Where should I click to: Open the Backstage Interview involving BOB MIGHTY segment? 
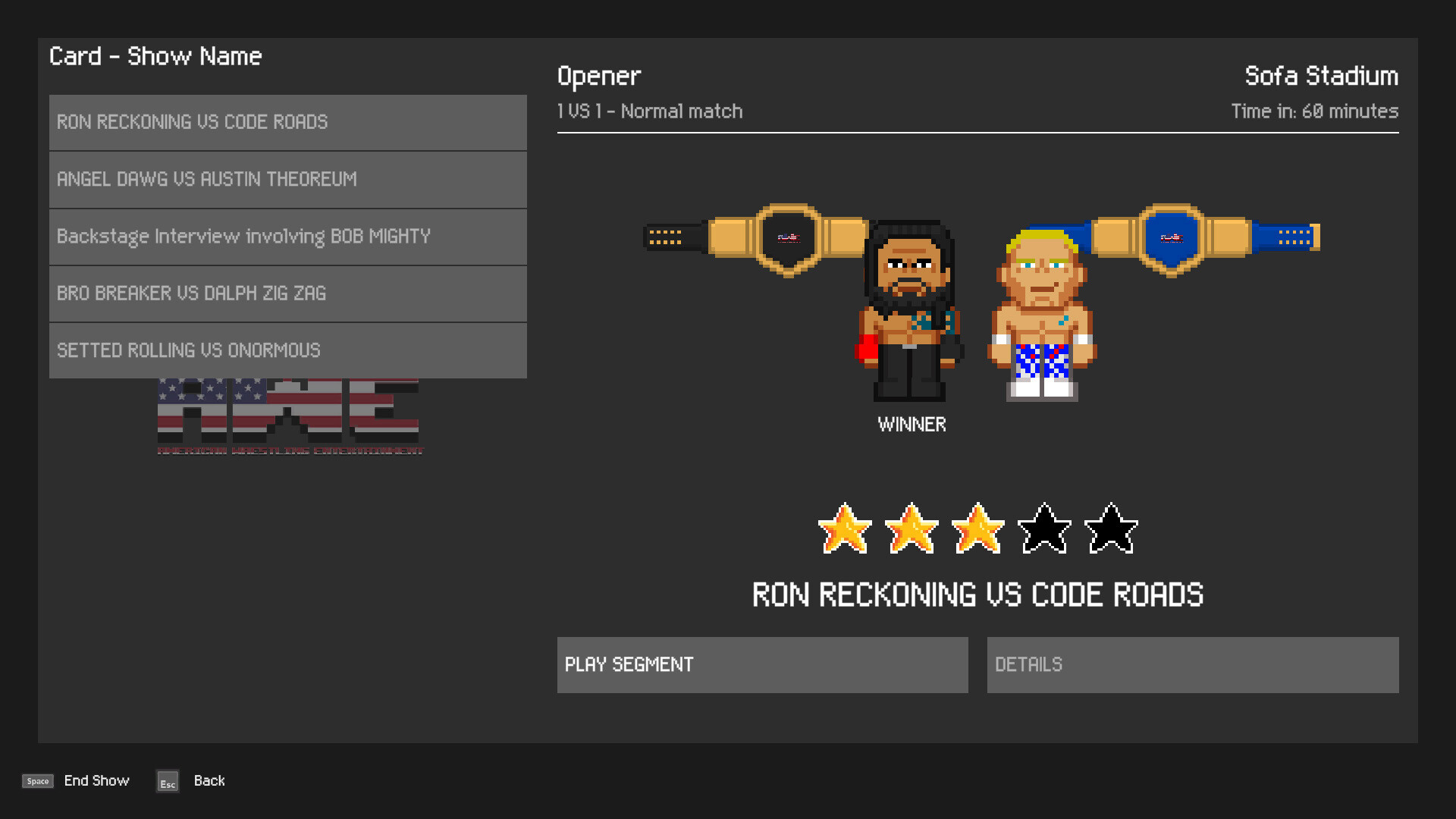pyautogui.click(x=287, y=237)
